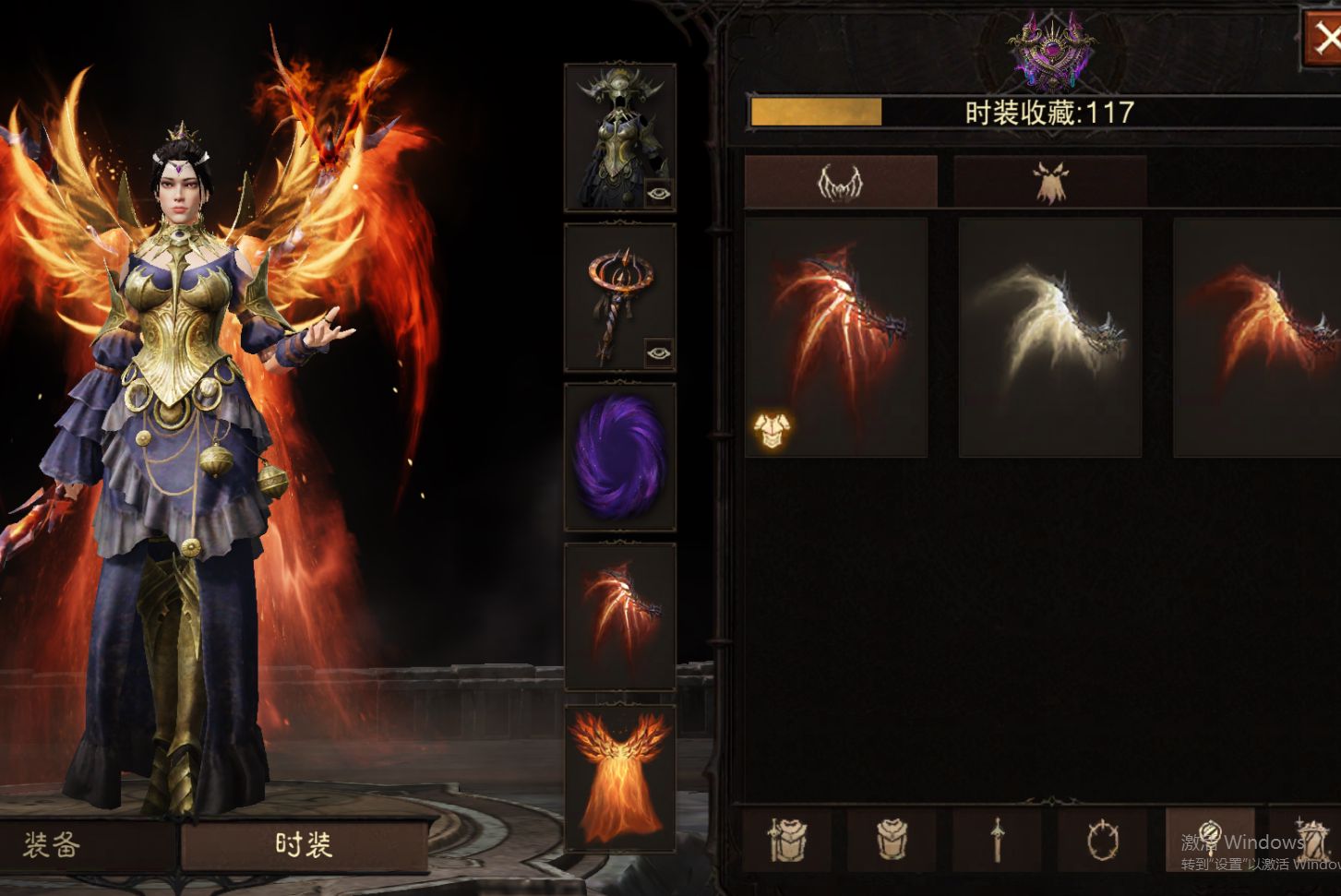The height and width of the screenshot is (896, 1341).
Task: Open the wings sub-category tab
Action: tap(840, 182)
